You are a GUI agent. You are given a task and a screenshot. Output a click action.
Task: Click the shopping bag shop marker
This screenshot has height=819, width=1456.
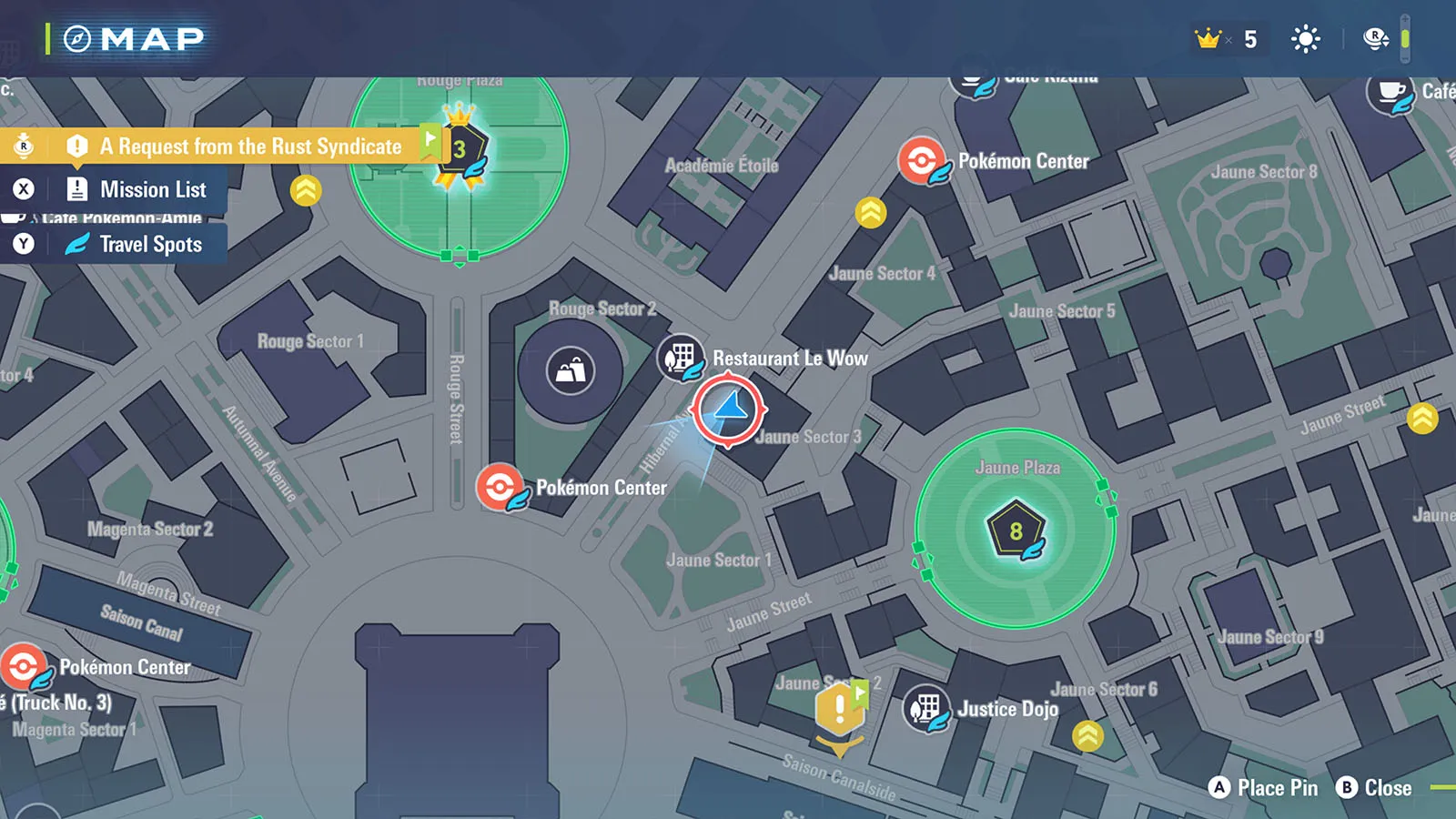tap(571, 371)
